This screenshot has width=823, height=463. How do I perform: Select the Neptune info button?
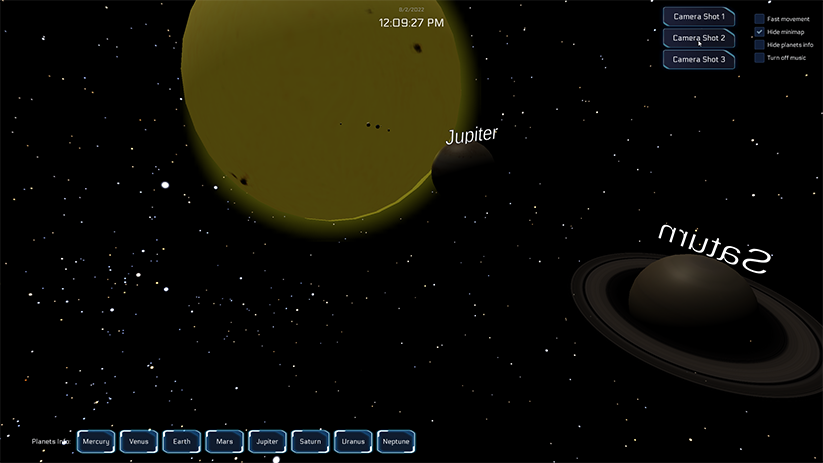point(396,441)
